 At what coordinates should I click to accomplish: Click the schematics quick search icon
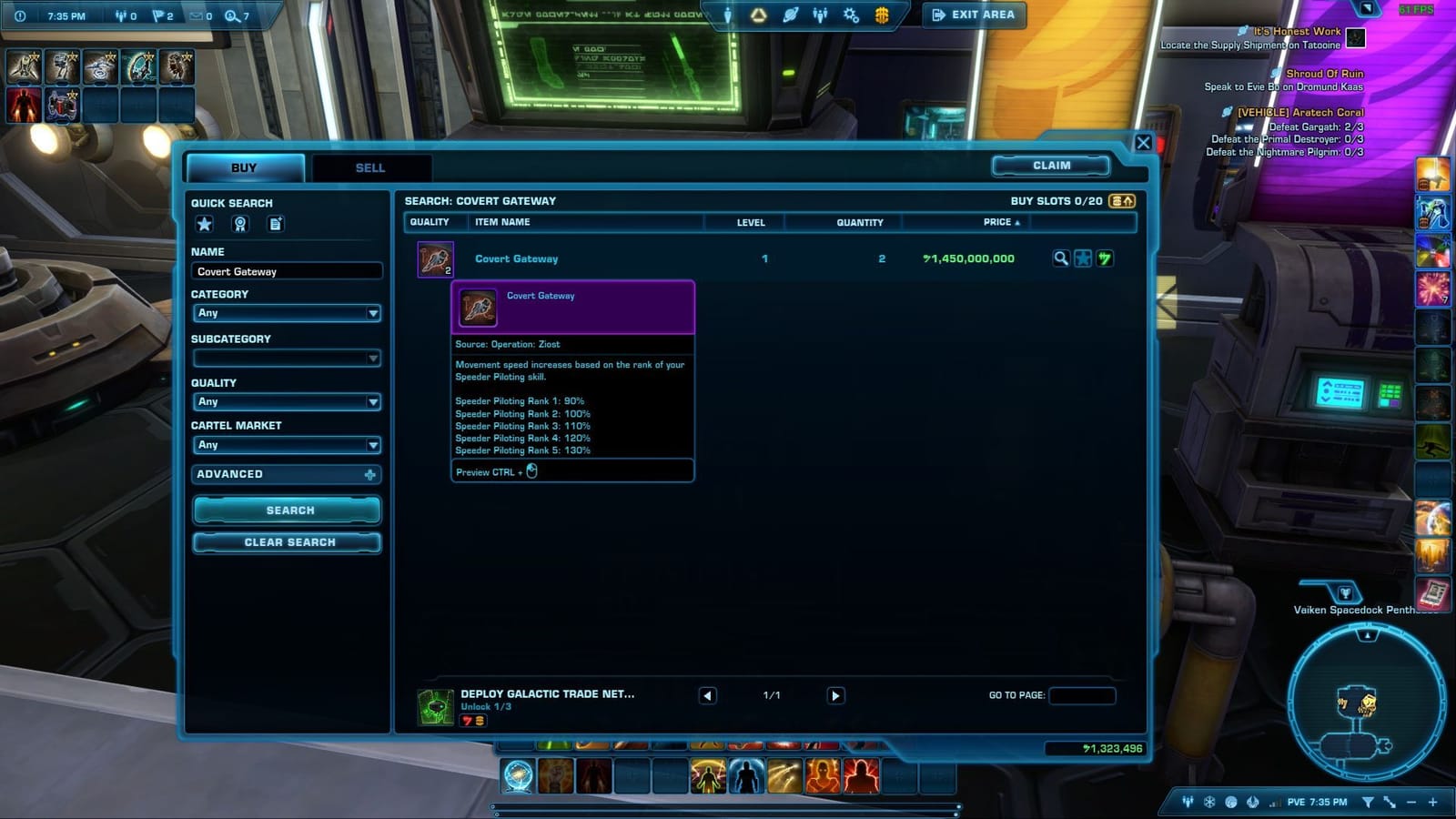click(276, 224)
